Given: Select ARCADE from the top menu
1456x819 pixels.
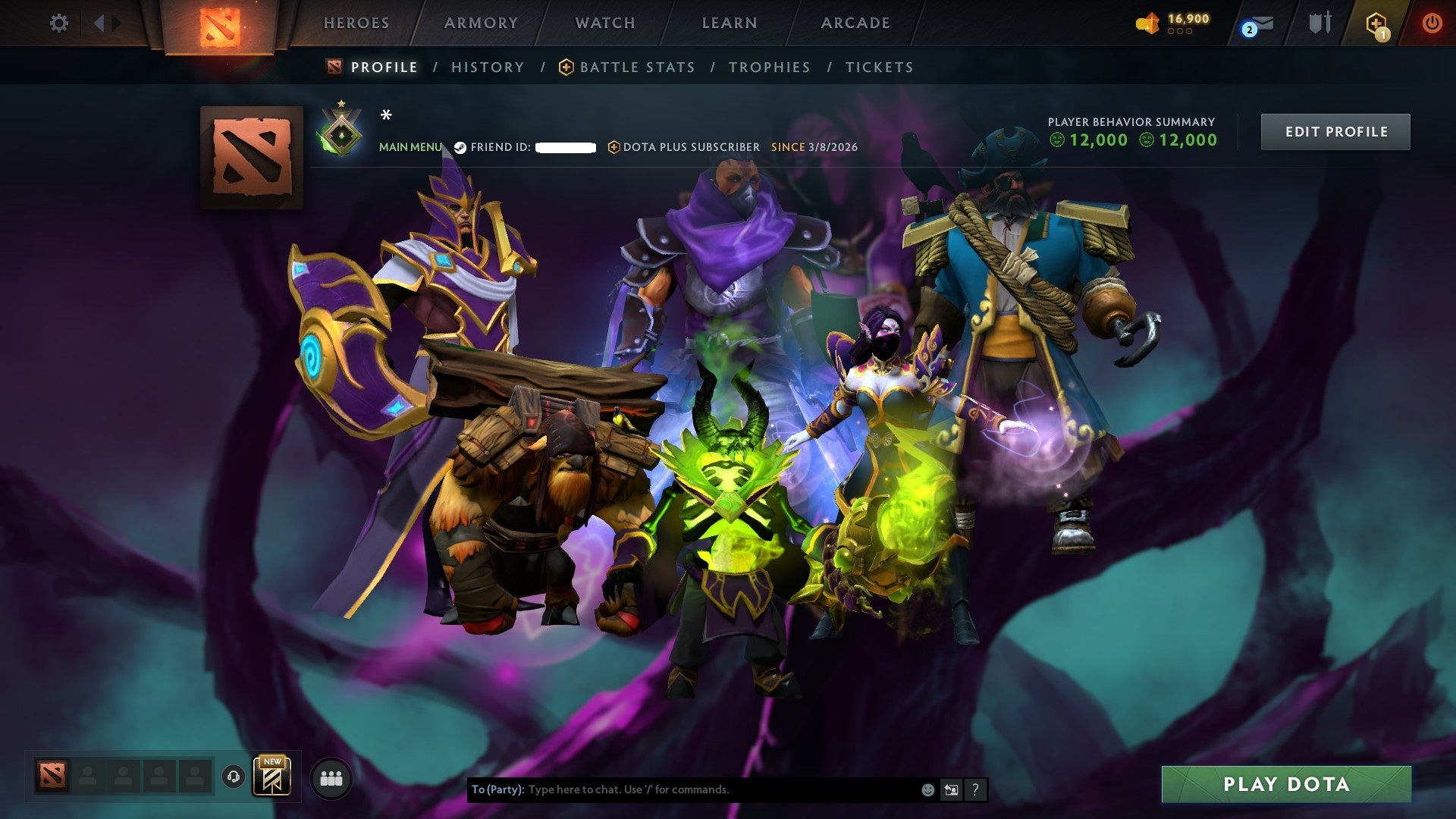Looking at the screenshot, I should pos(855,23).
